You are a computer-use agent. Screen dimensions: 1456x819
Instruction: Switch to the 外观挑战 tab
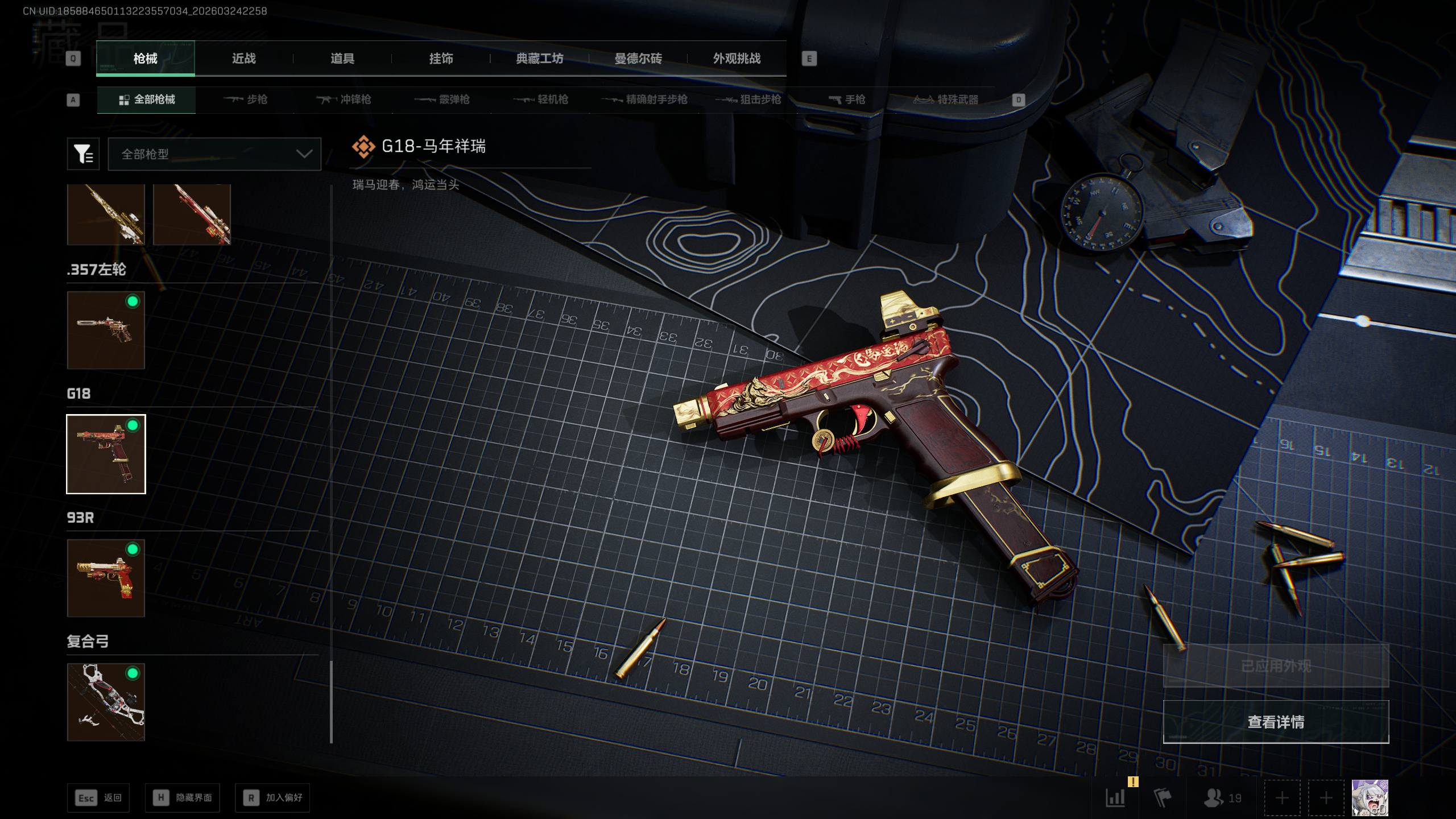point(737,59)
